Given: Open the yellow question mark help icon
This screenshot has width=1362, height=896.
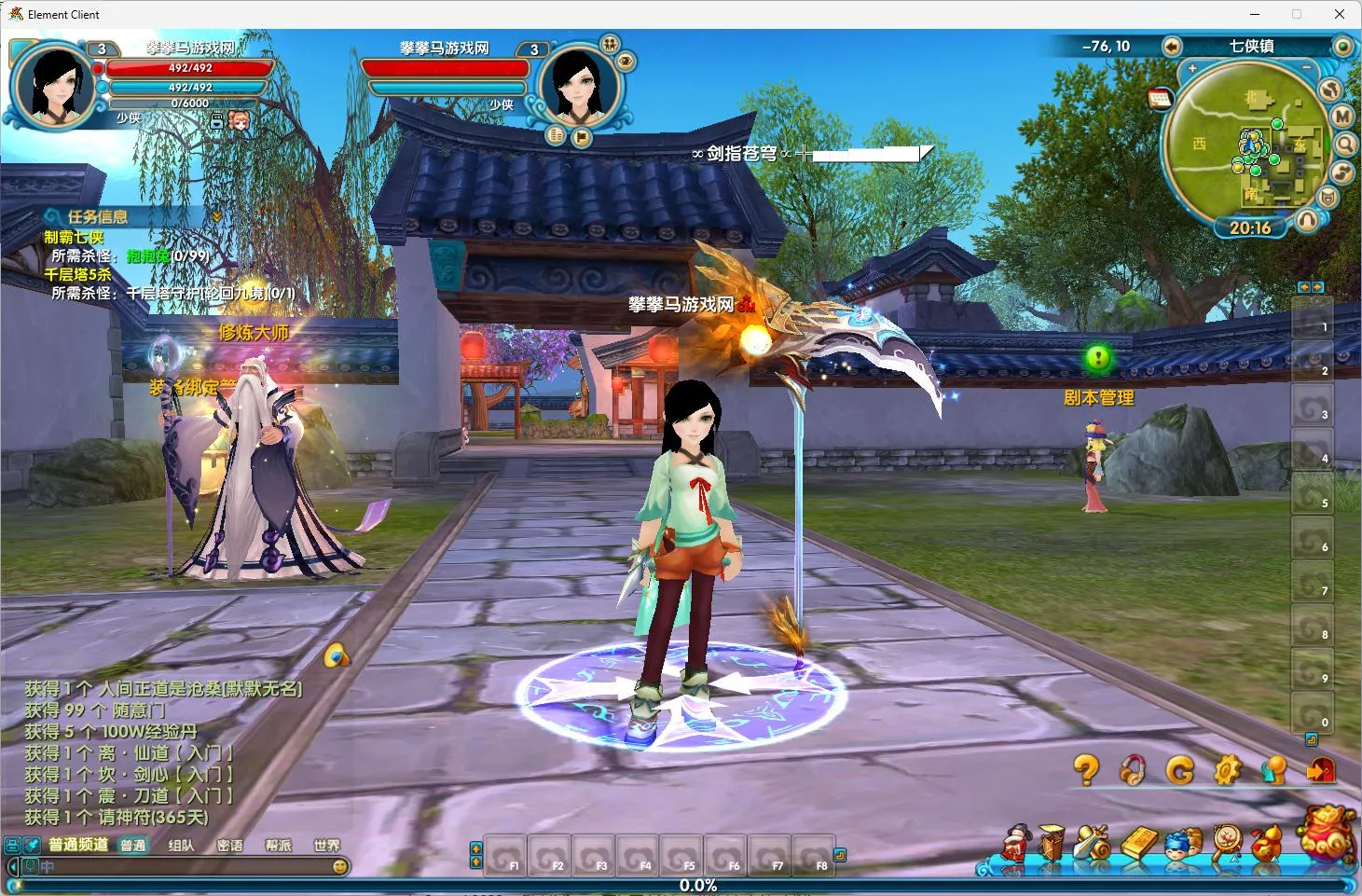Looking at the screenshot, I should coord(1085,769).
